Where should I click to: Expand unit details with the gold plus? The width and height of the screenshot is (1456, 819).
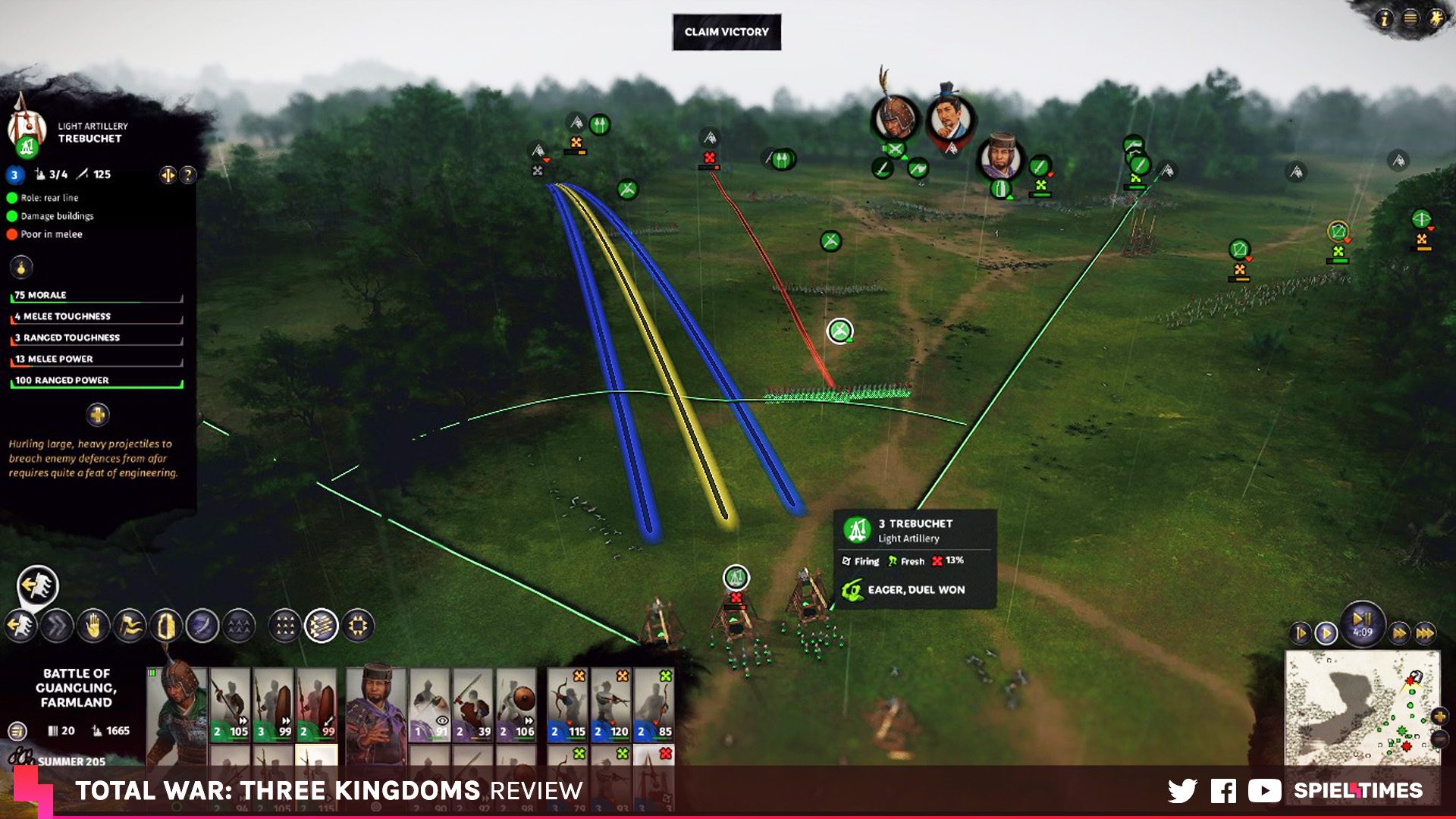tap(98, 415)
